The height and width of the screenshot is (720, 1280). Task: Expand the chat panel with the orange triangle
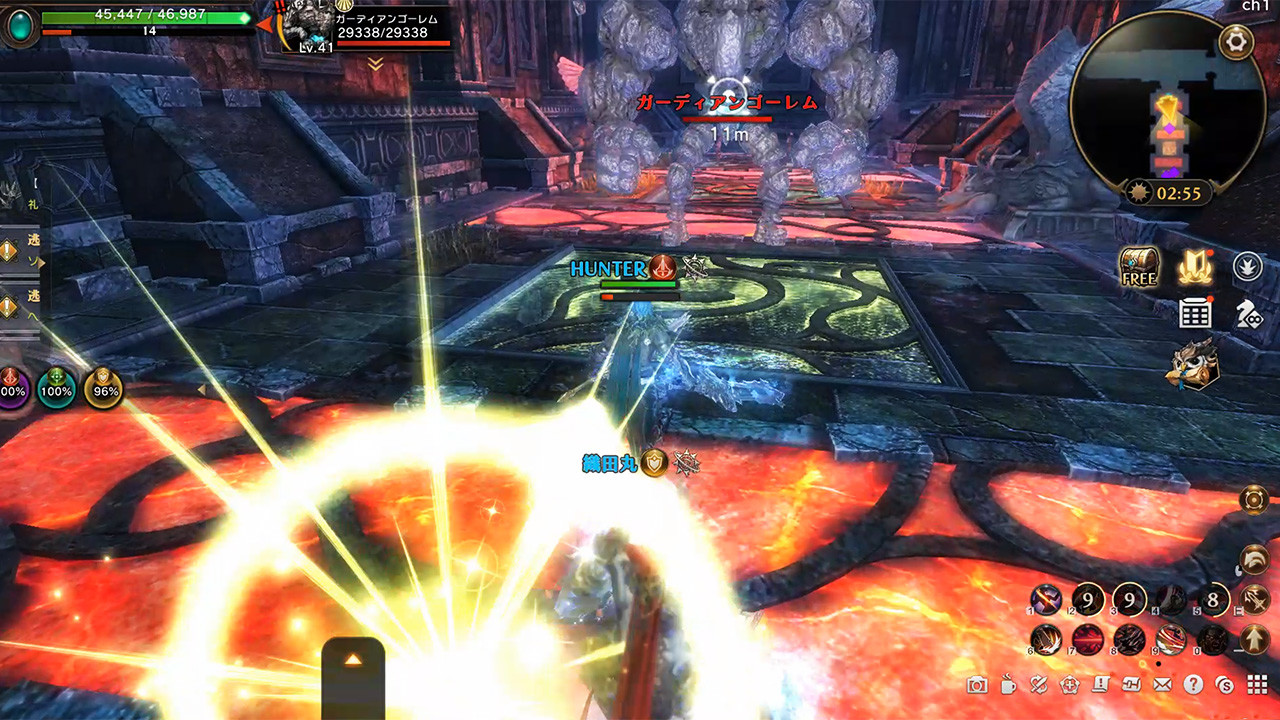(x=352, y=659)
